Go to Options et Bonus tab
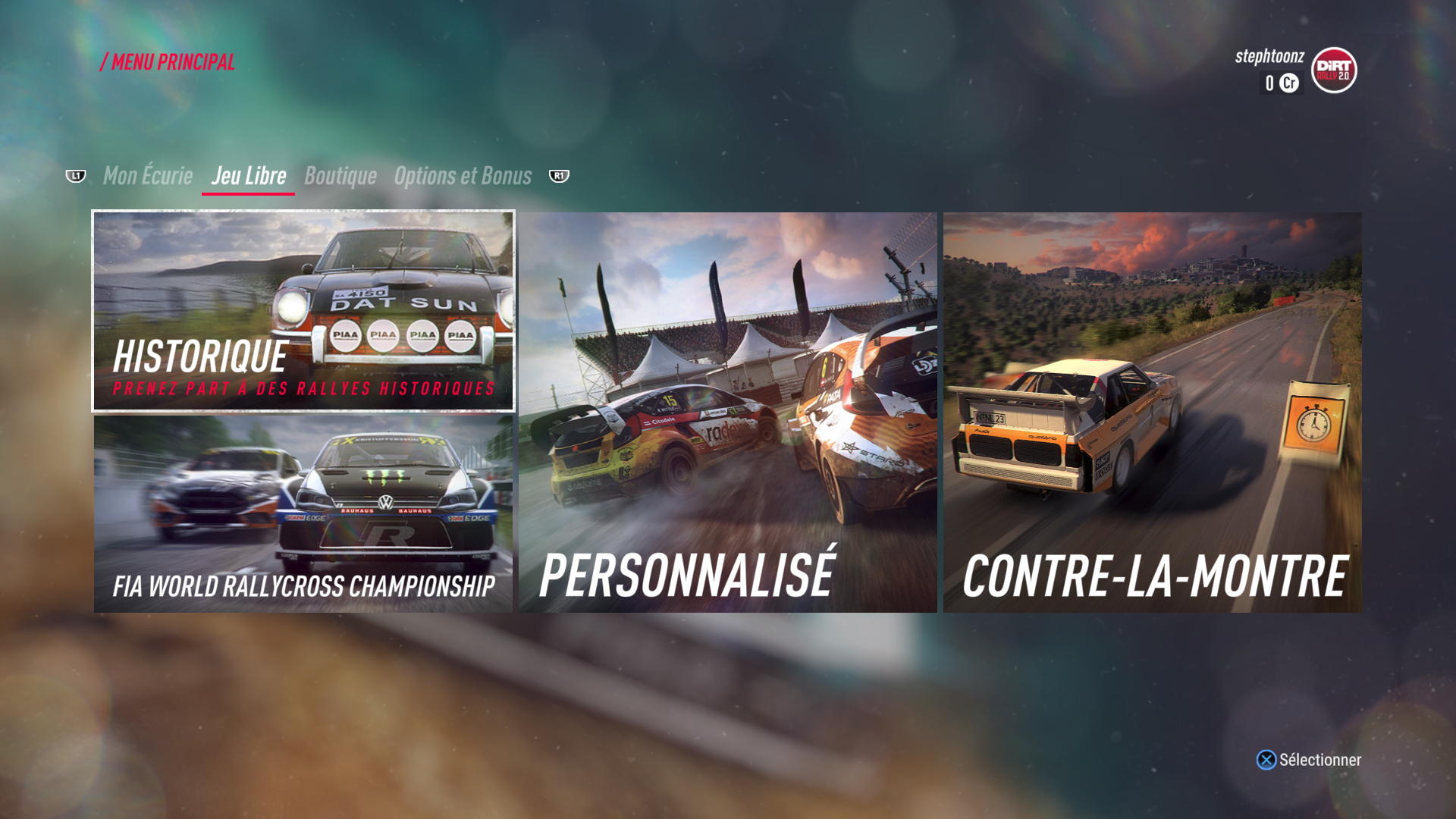The width and height of the screenshot is (1456, 819). pyautogui.click(x=463, y=176)
